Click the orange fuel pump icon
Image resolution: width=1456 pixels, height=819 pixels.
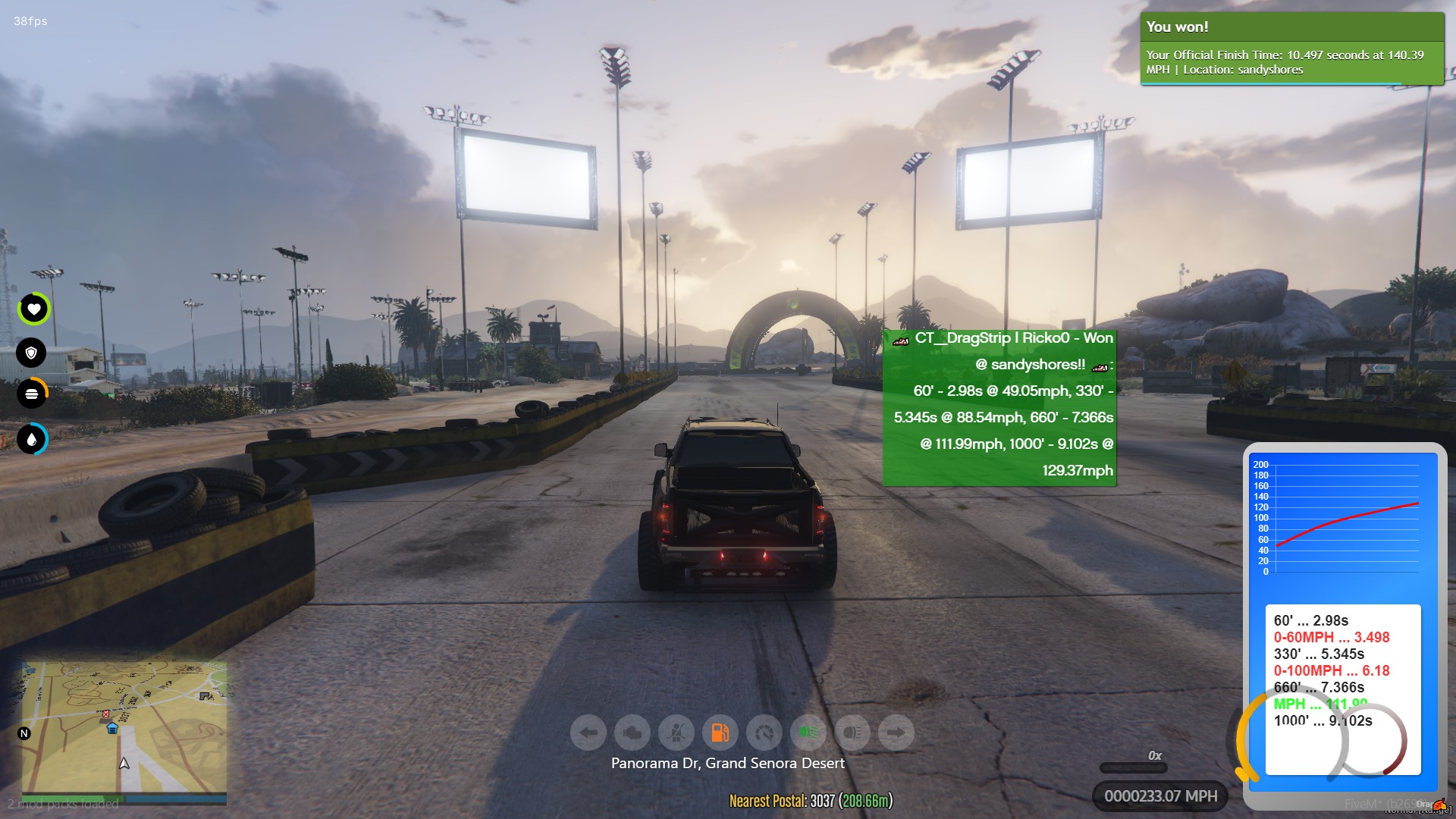[x=720, y=732]
